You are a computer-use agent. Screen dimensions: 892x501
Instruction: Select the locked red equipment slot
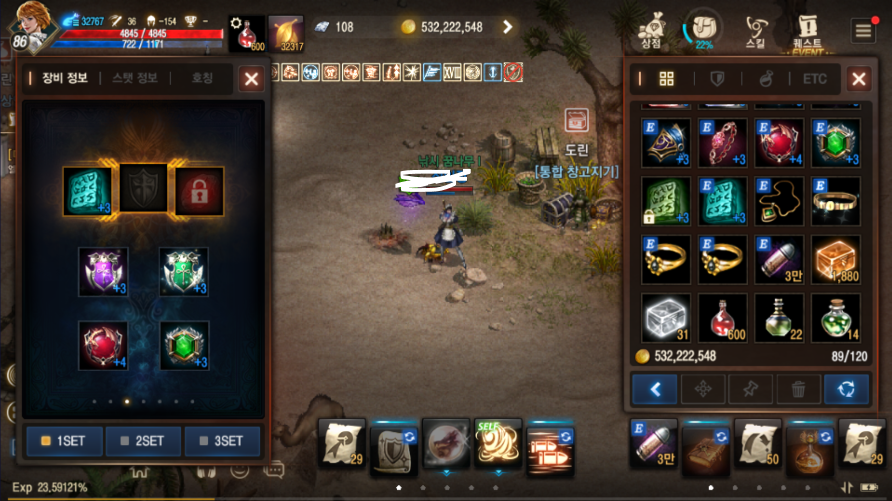(199, 189)
